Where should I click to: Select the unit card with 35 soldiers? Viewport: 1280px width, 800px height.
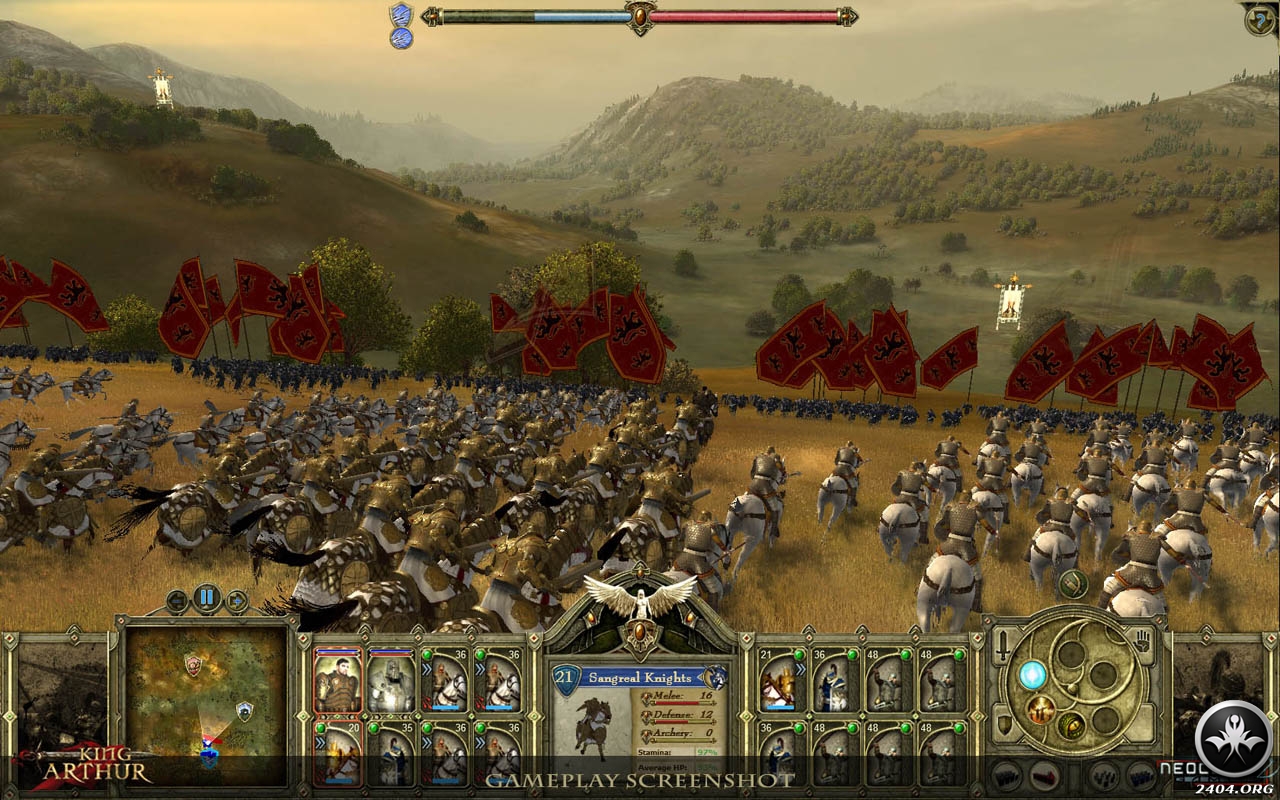click(390, 754)
